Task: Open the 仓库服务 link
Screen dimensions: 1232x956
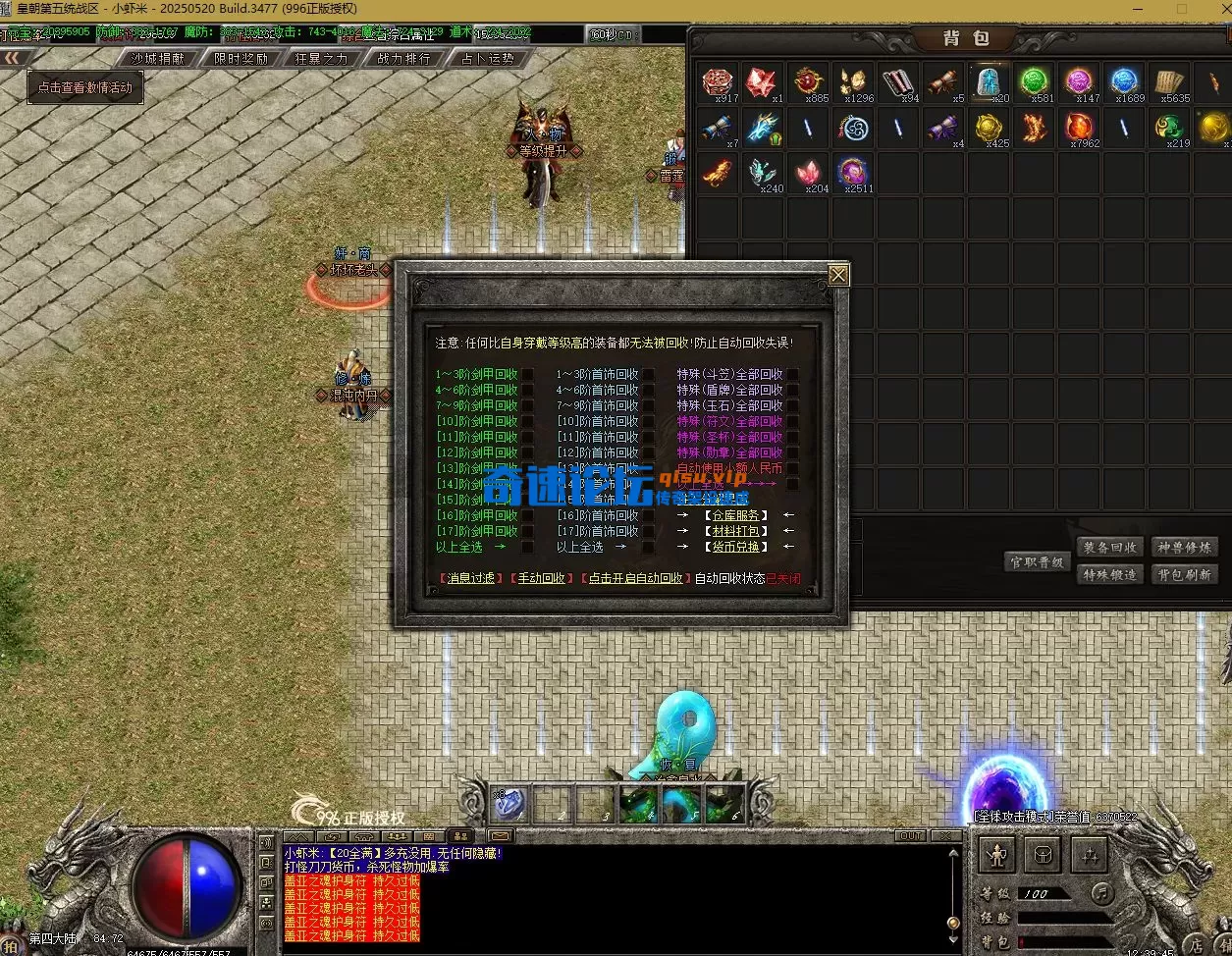Action: pyautogui.click(x=735, y=515)
